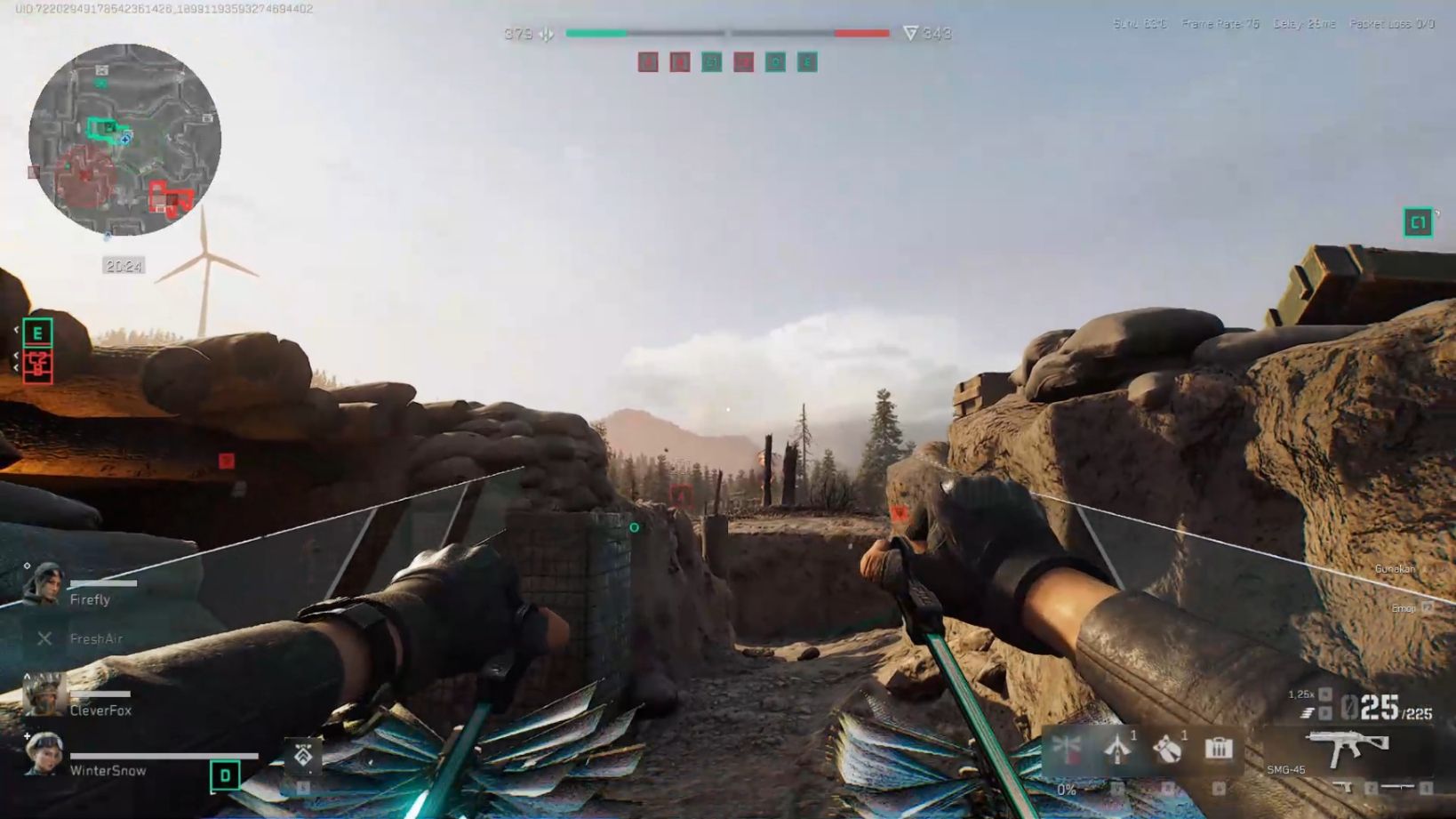Click the squad rank chevron icon
The height and width of the screenshot is (819, 1456).
pos(303,755)
